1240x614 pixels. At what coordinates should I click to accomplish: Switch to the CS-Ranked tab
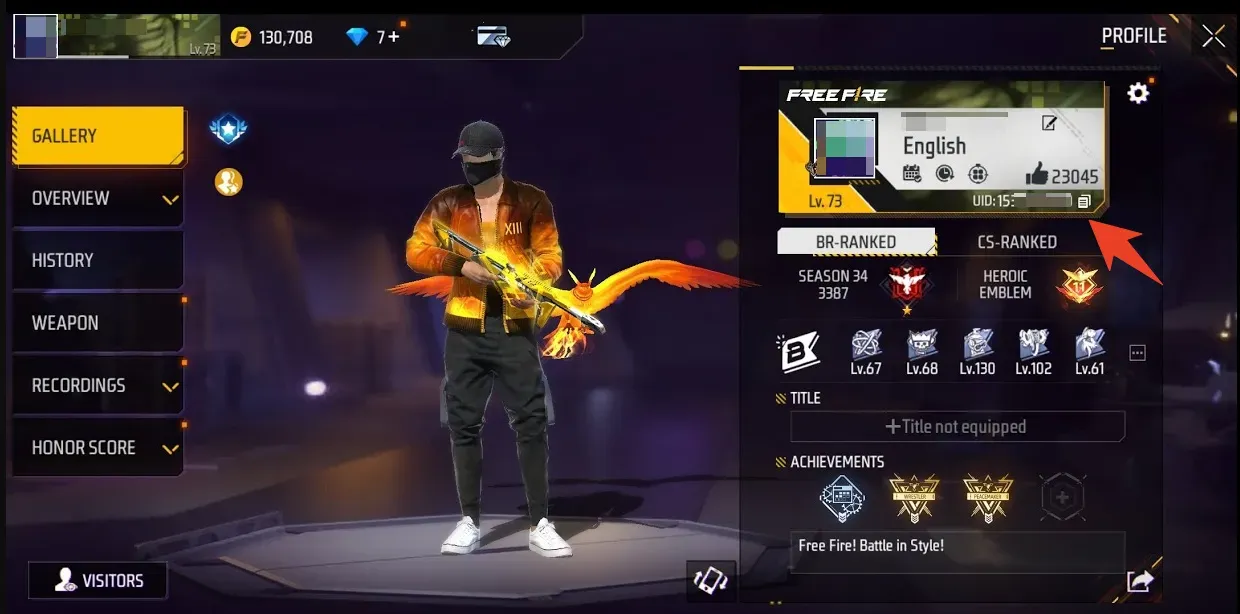tap(1016, 242)
